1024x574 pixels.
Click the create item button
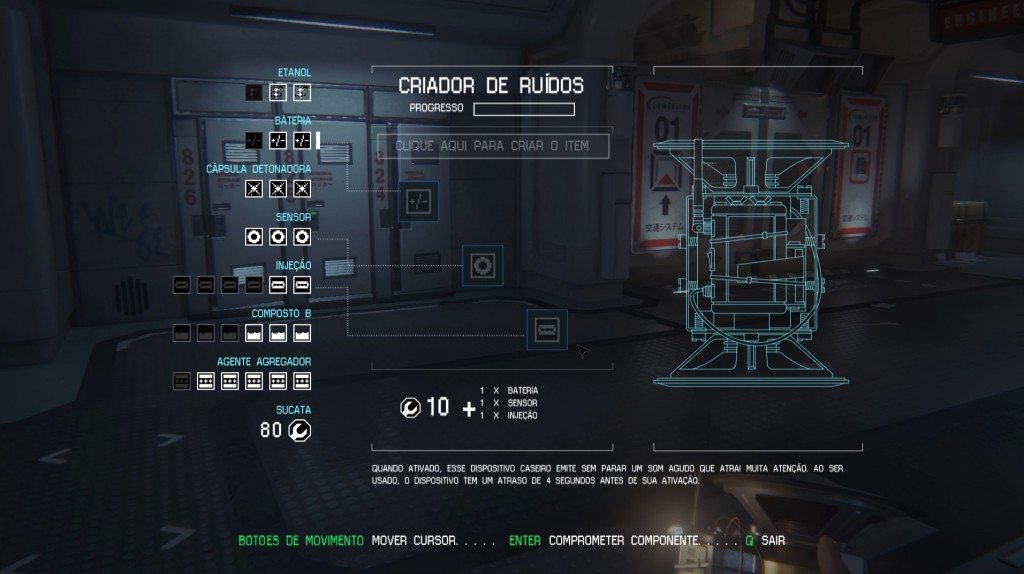tap(491, 146)
